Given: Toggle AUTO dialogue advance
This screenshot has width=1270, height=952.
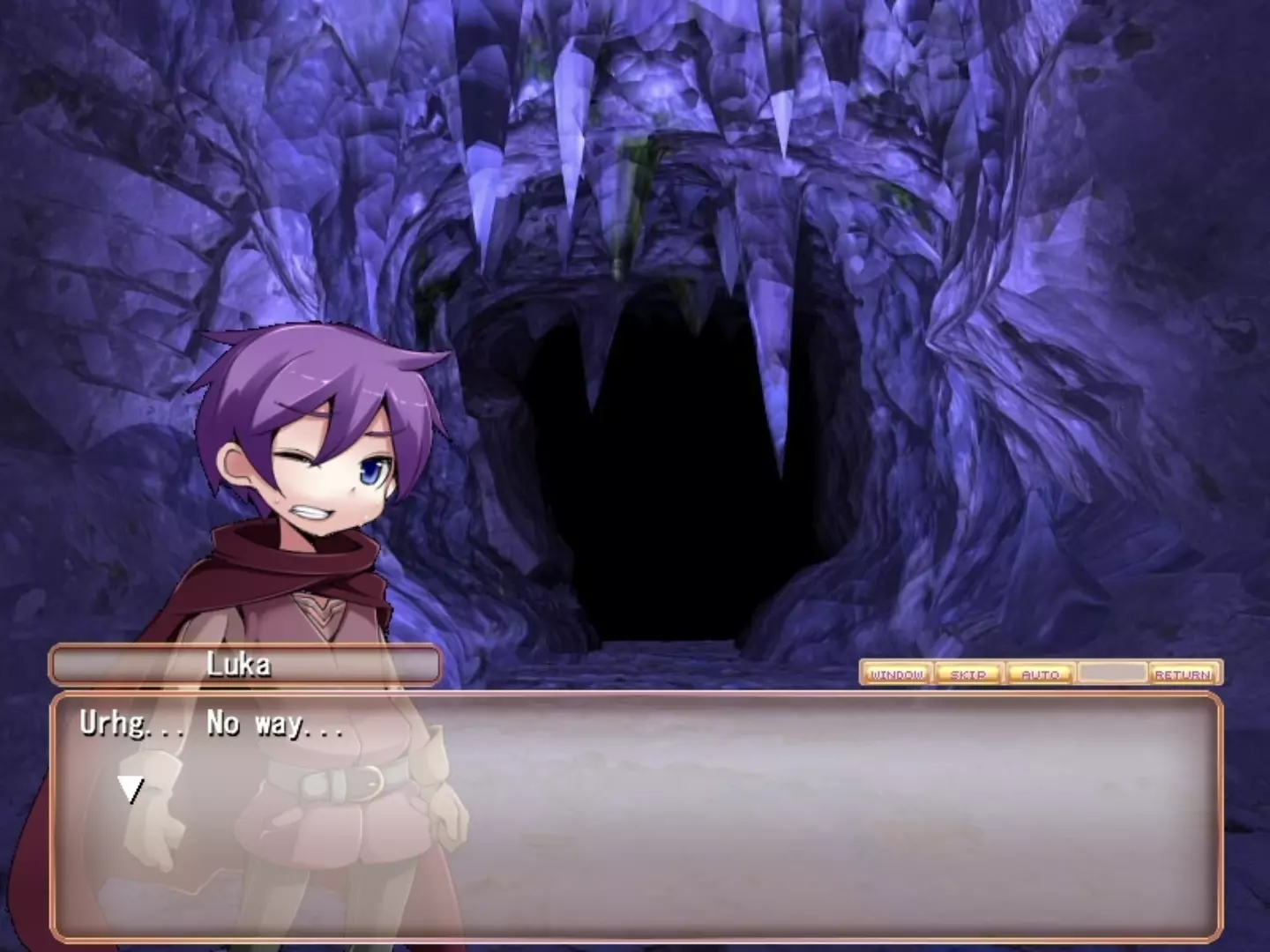Looking at the screenshot, I should coord(1041,674).
